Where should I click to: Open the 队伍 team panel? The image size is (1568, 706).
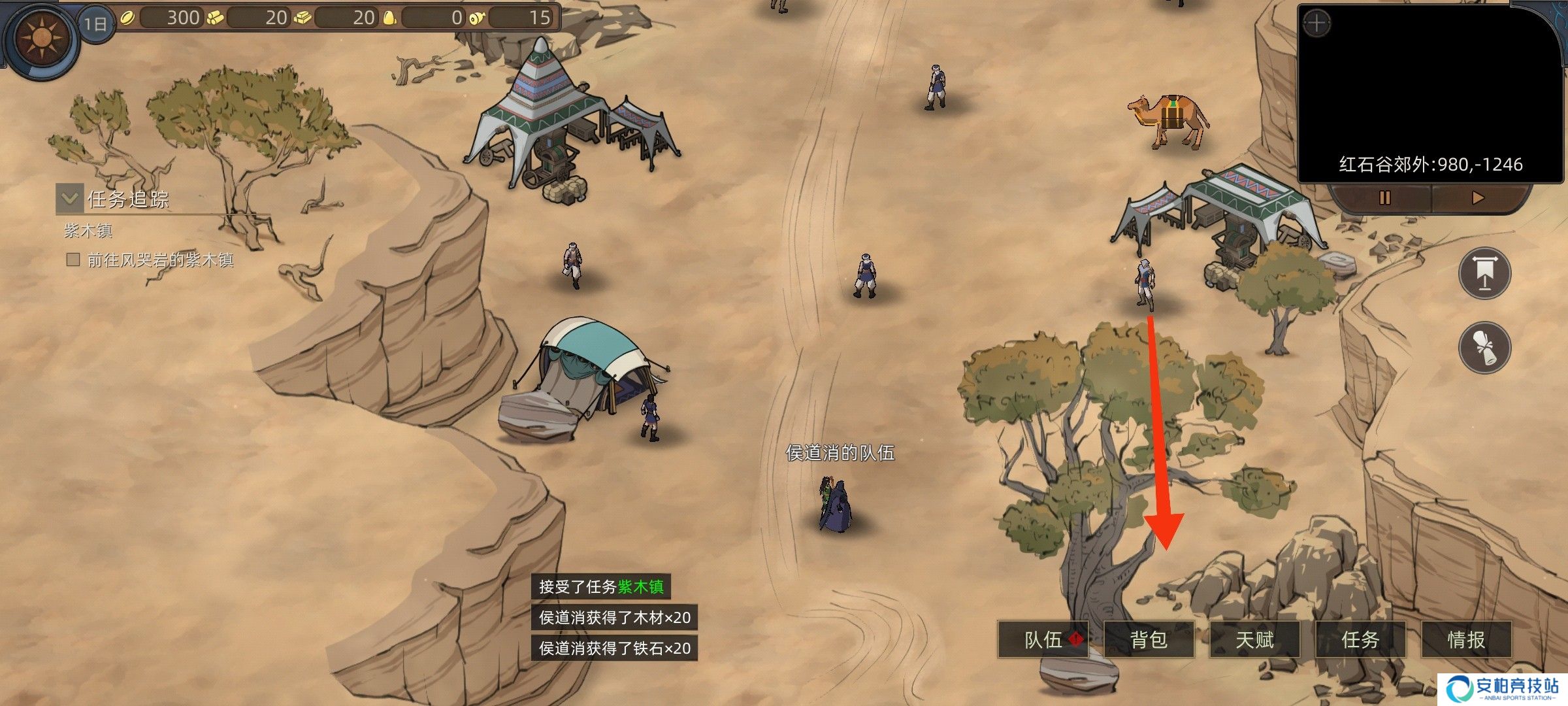[1043, 639]
